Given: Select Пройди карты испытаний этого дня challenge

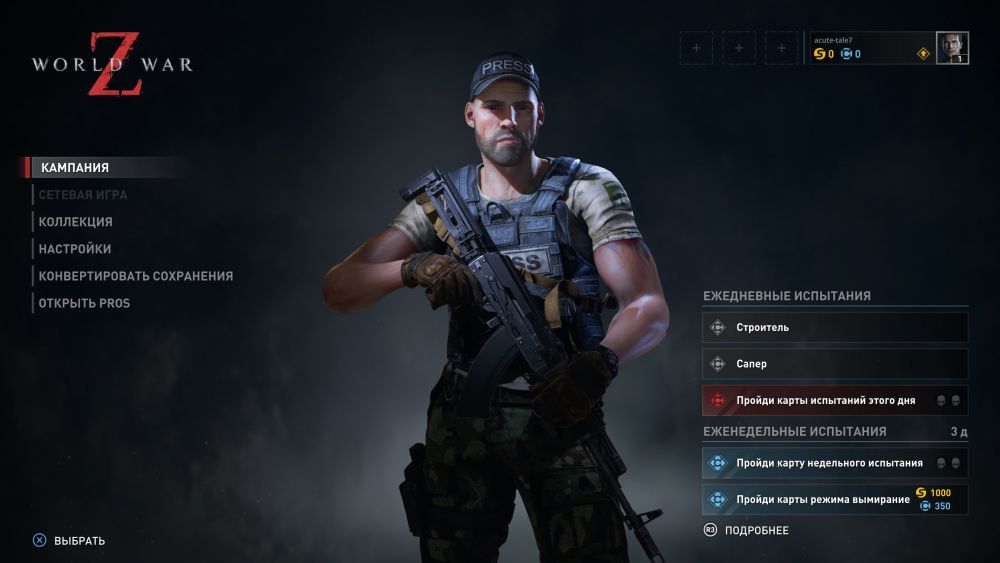Looking at the screenshot, I should click(x=835, y=400).
